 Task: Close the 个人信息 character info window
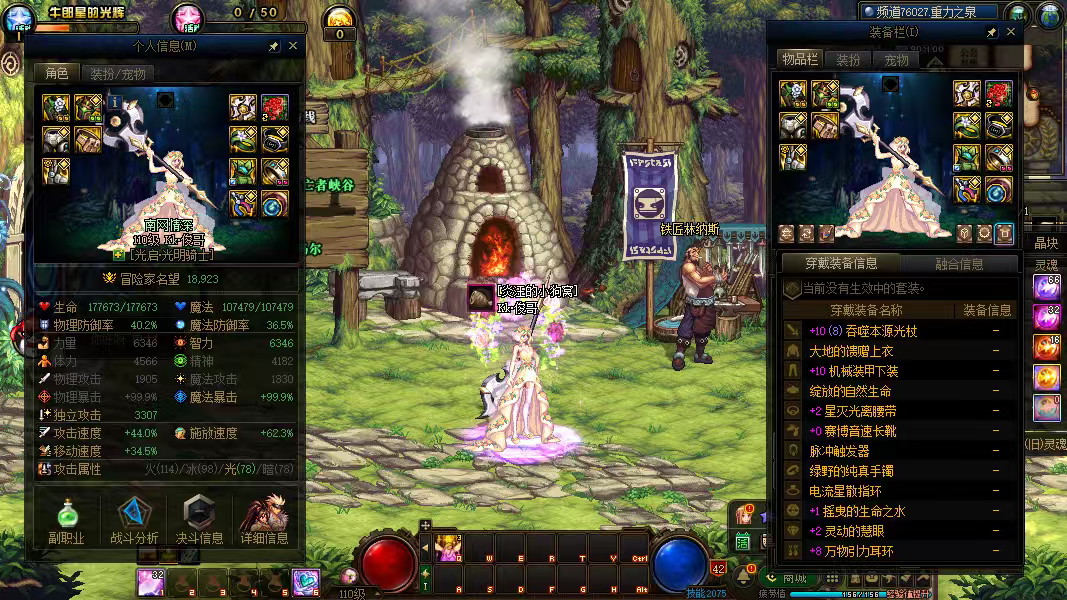pyautogui.click(x=293, y=46)
